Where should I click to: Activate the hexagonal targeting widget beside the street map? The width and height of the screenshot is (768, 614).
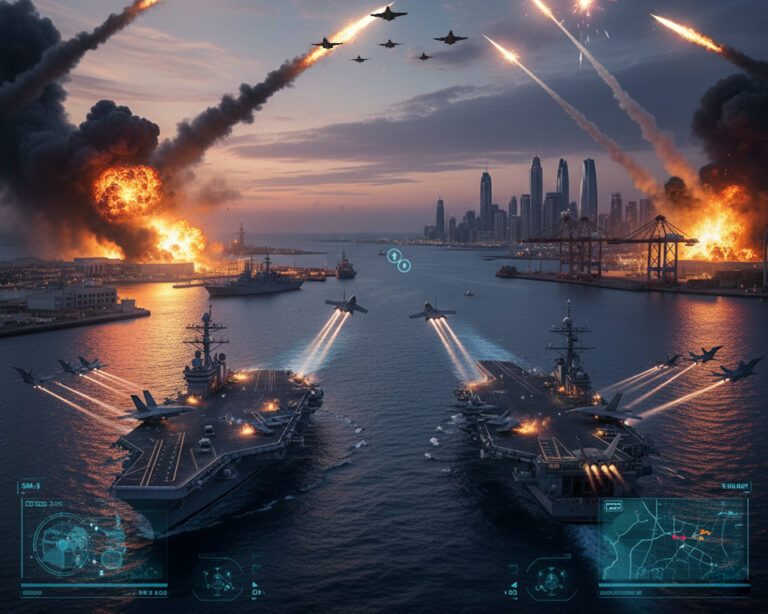click(550, 578)
